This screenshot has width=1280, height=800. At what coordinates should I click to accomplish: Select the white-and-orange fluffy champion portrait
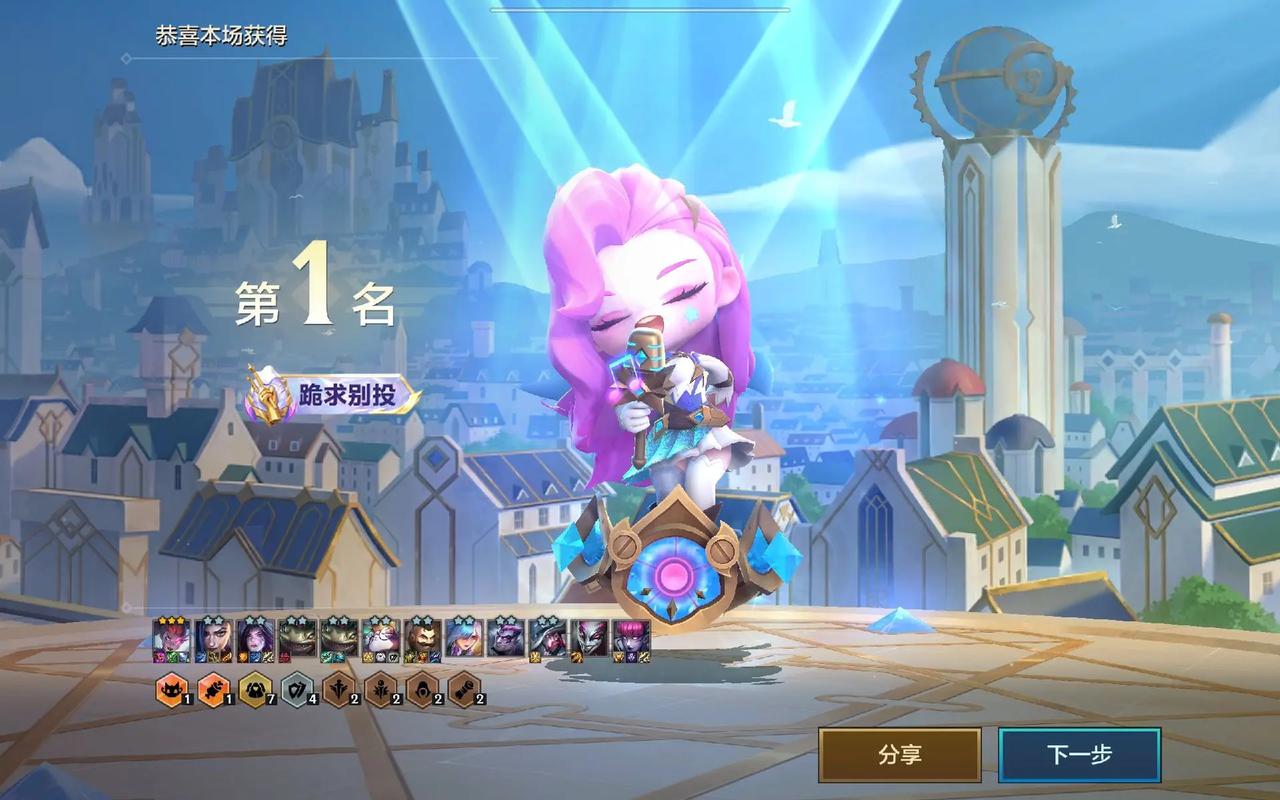380,638
